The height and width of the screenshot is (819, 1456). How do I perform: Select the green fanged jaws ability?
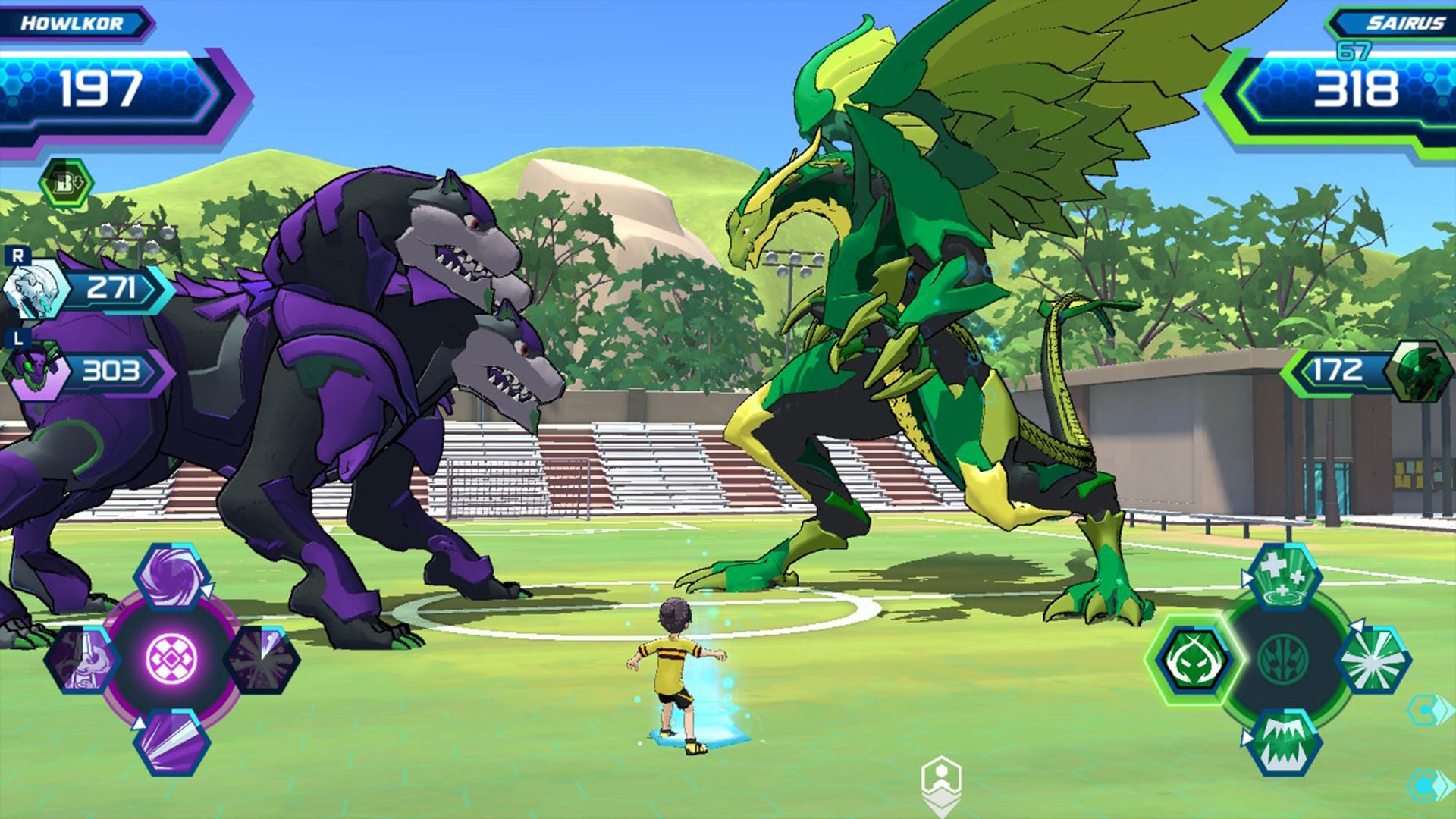pos(1284,742)
